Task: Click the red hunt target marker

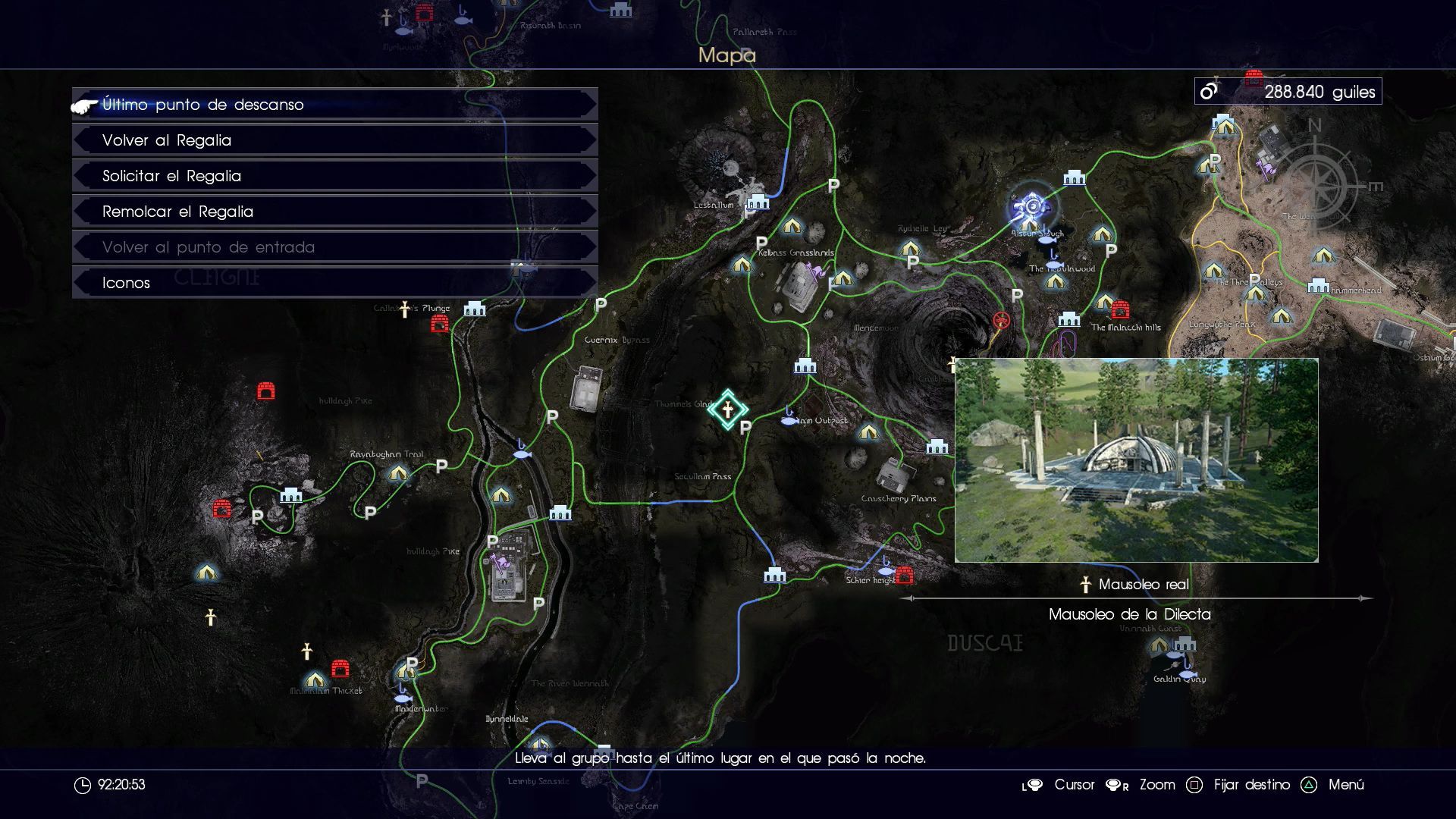Action: click(x=1001, y=320)
